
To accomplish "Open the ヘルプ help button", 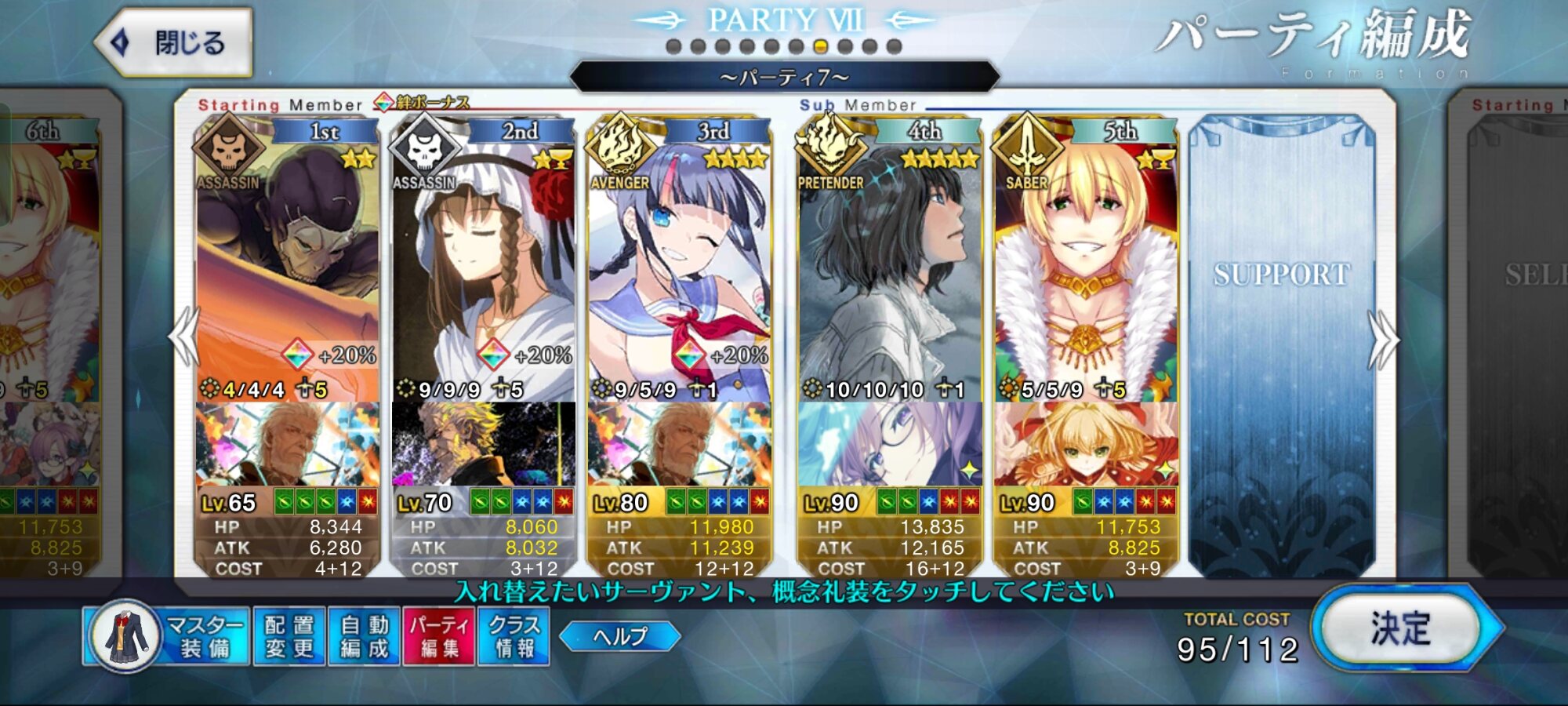I will pos(619,635).
